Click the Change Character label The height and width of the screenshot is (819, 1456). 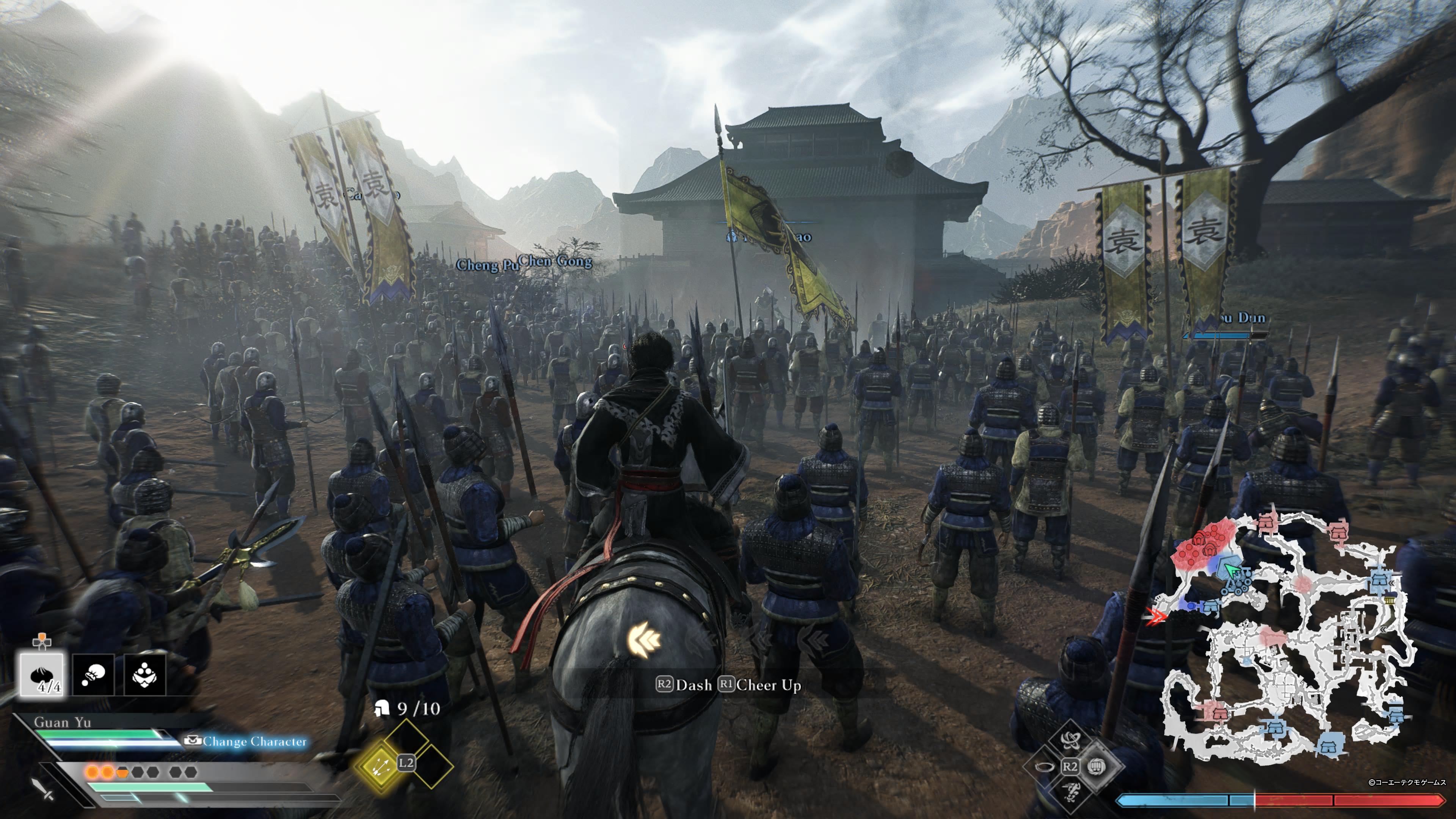click(x=254, y=742)
